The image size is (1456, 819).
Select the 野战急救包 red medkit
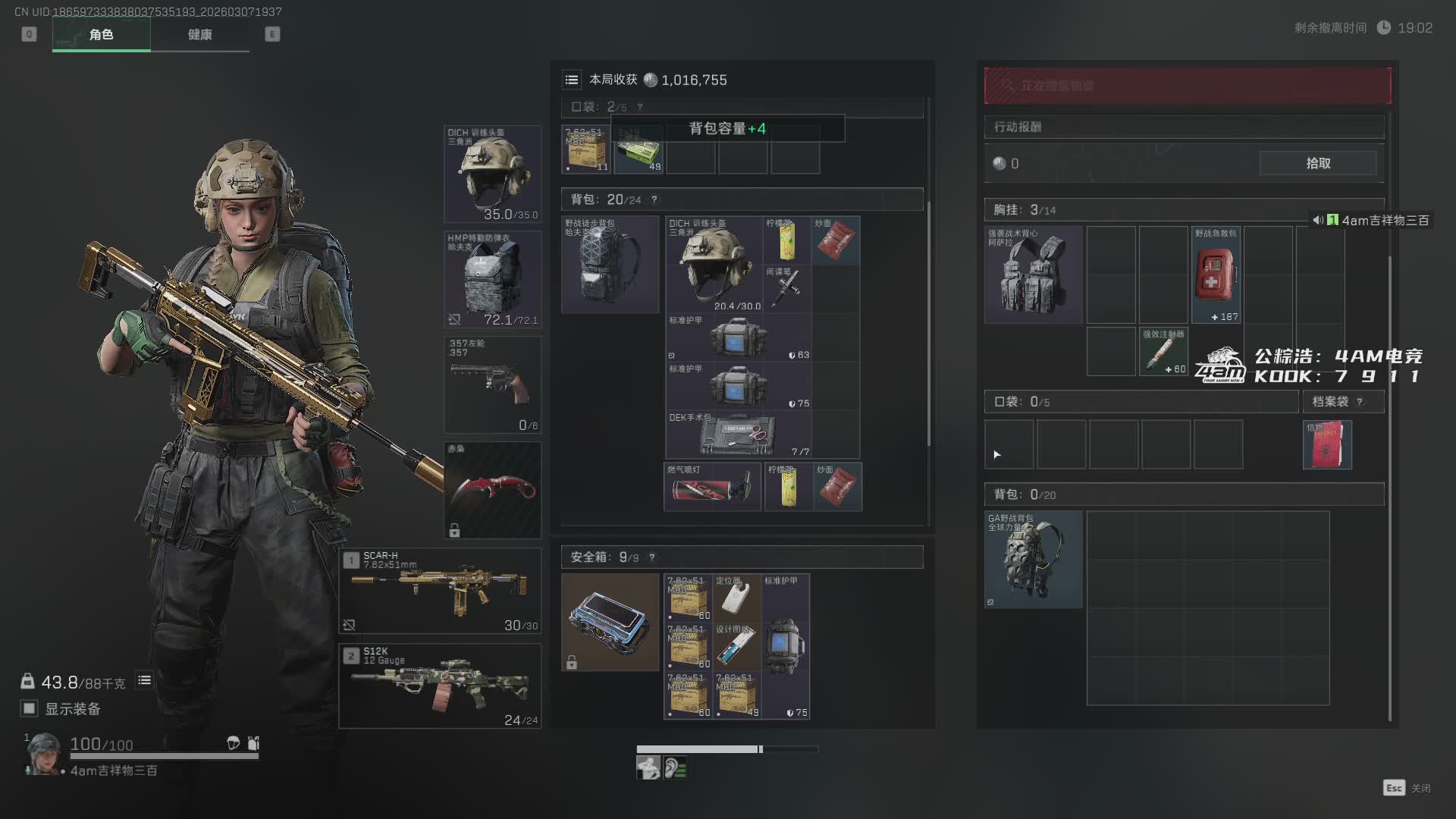(1216, 275)
